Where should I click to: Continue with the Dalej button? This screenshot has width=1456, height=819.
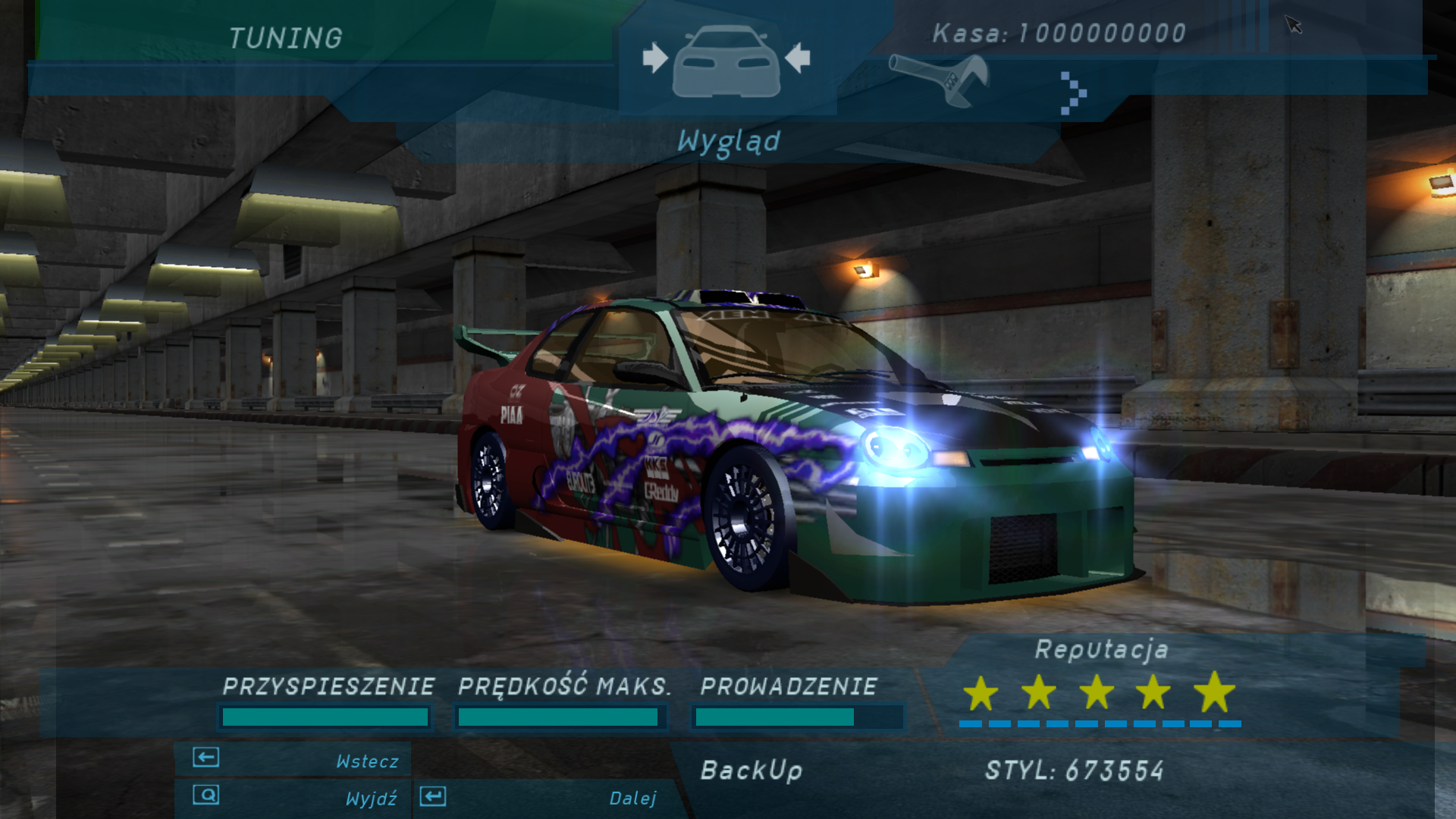coord(541,798)
